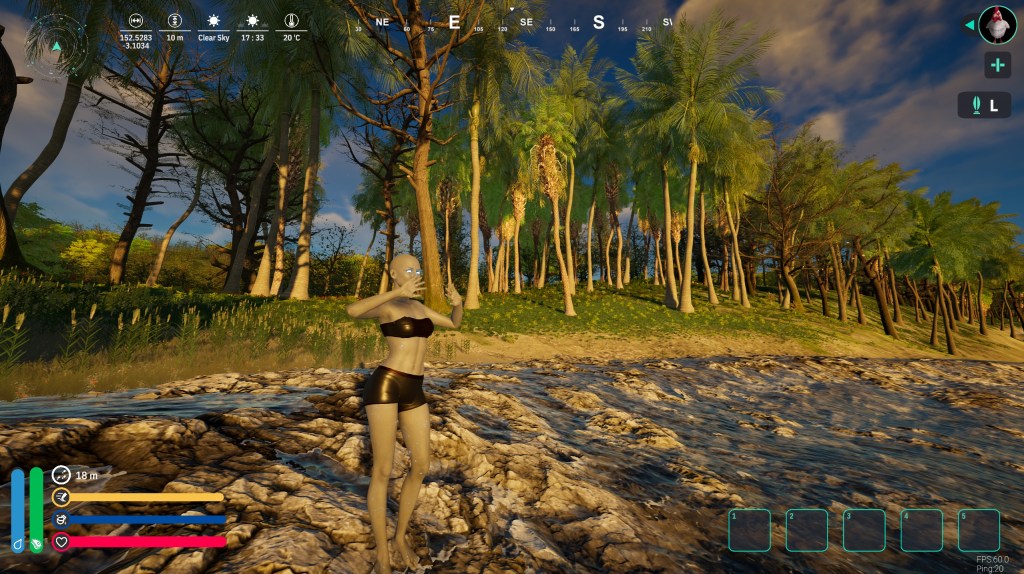Open the chicken avatar profile
Screen dimensions: 1024x574
click(997, 25)
